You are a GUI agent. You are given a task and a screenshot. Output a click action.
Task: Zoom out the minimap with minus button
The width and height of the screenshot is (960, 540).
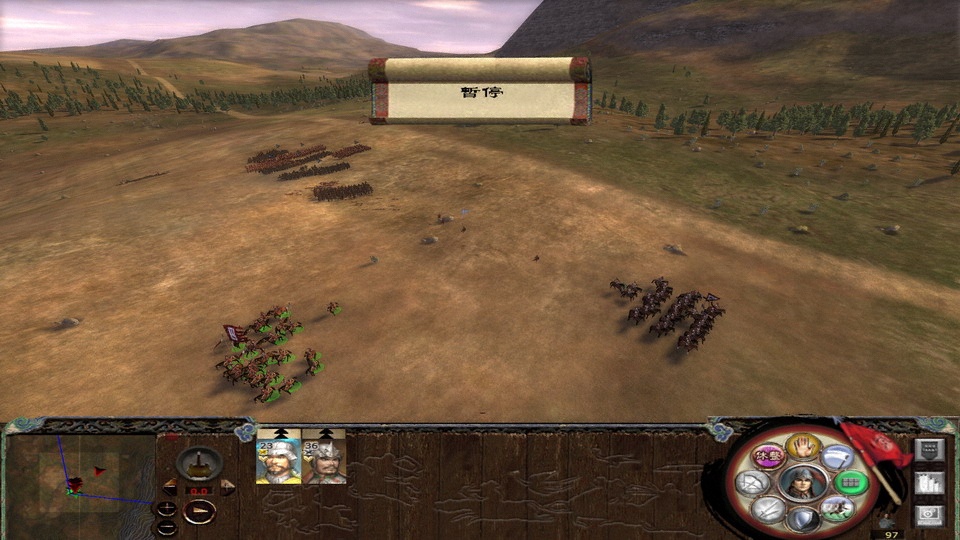[167, 526]
